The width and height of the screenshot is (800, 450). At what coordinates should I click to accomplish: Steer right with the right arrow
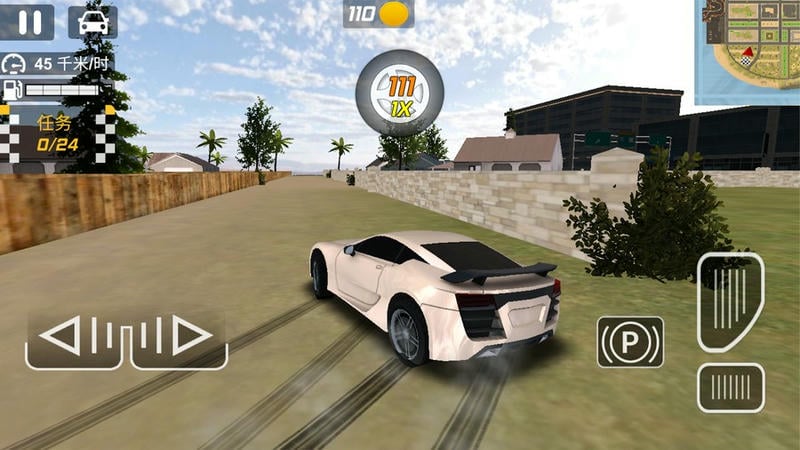coord(178,338)
